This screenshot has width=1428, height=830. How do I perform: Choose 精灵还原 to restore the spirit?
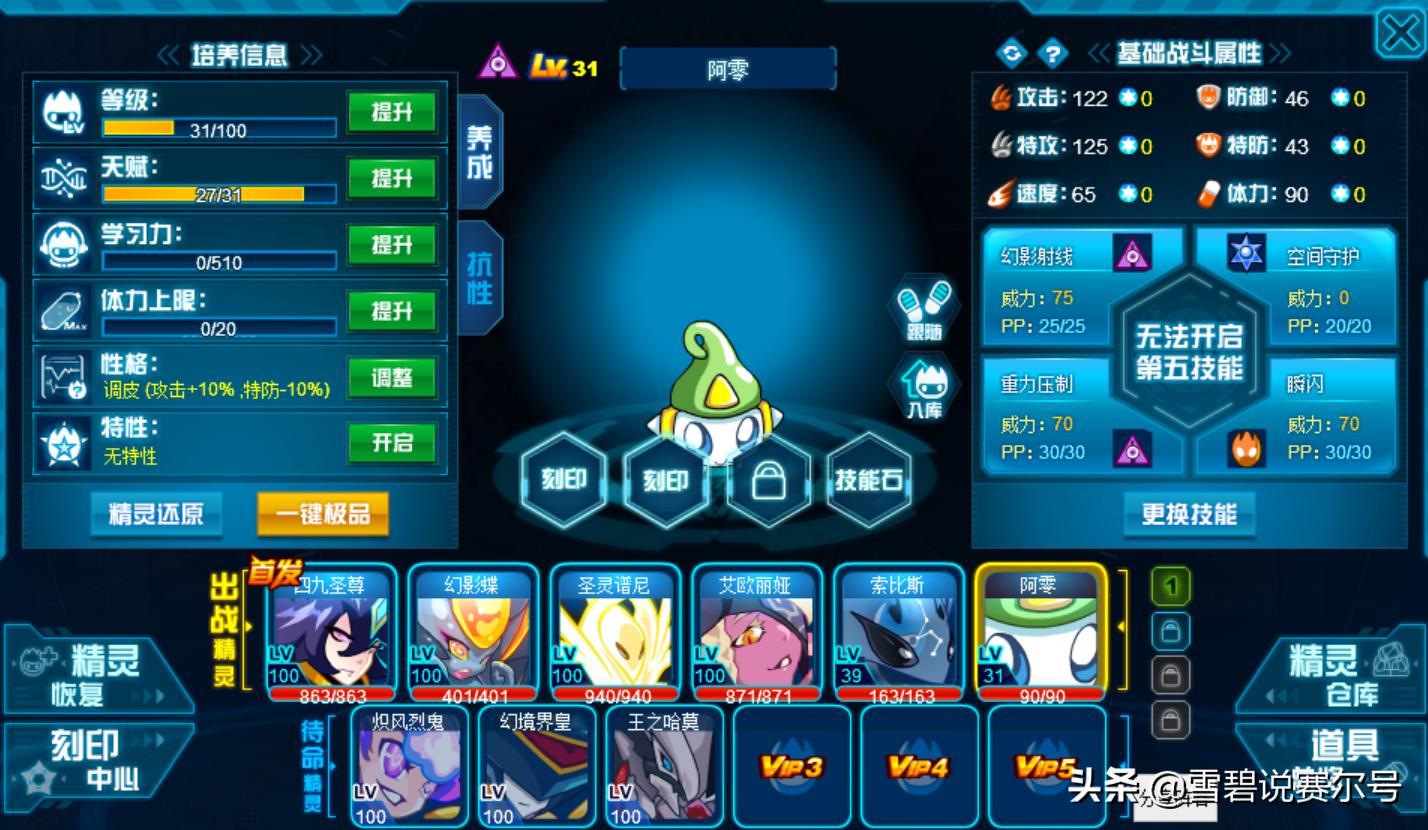(x=156, y=515)
